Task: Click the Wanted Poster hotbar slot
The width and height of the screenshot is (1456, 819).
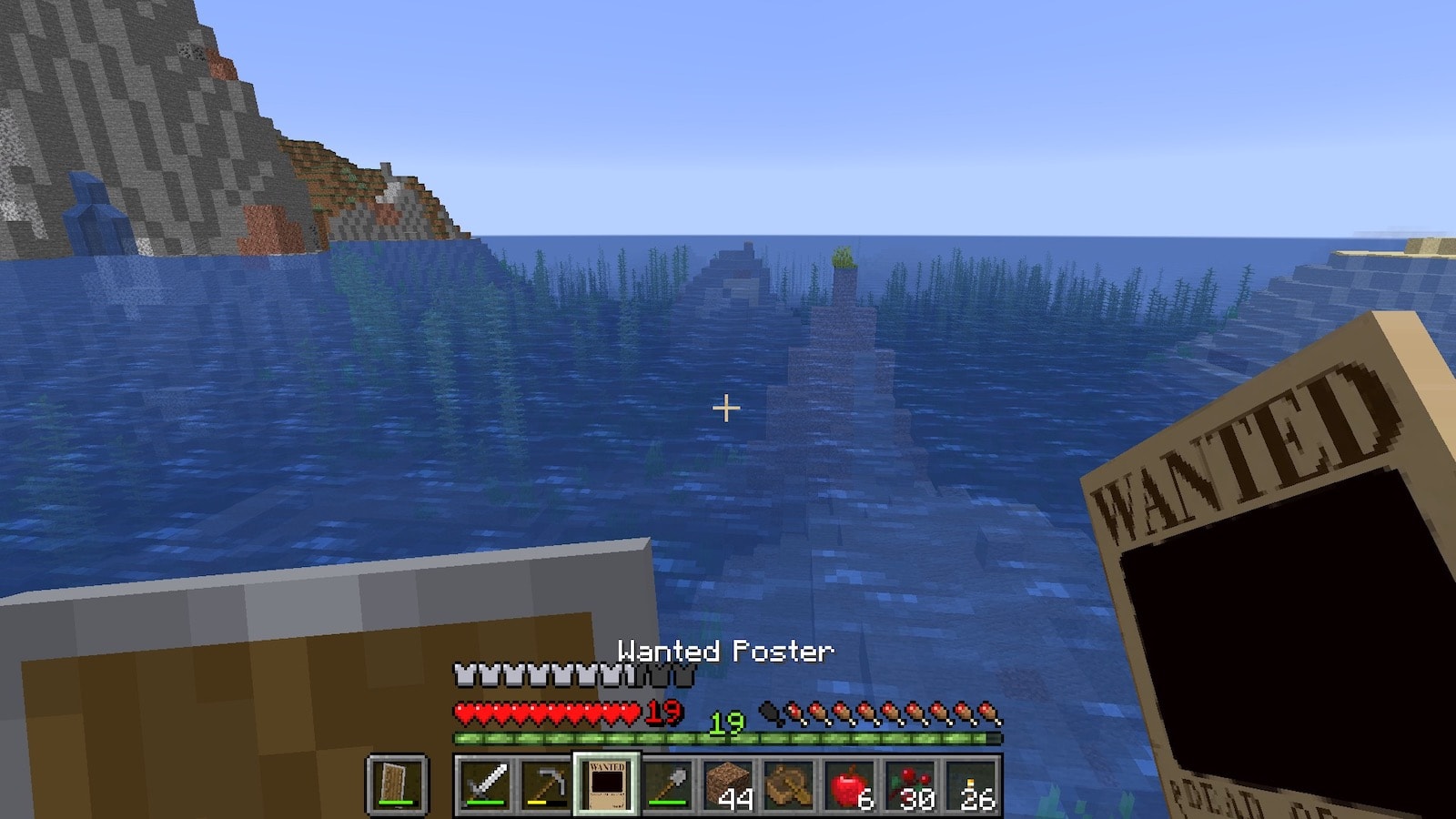Action: [x=607, y=784]
